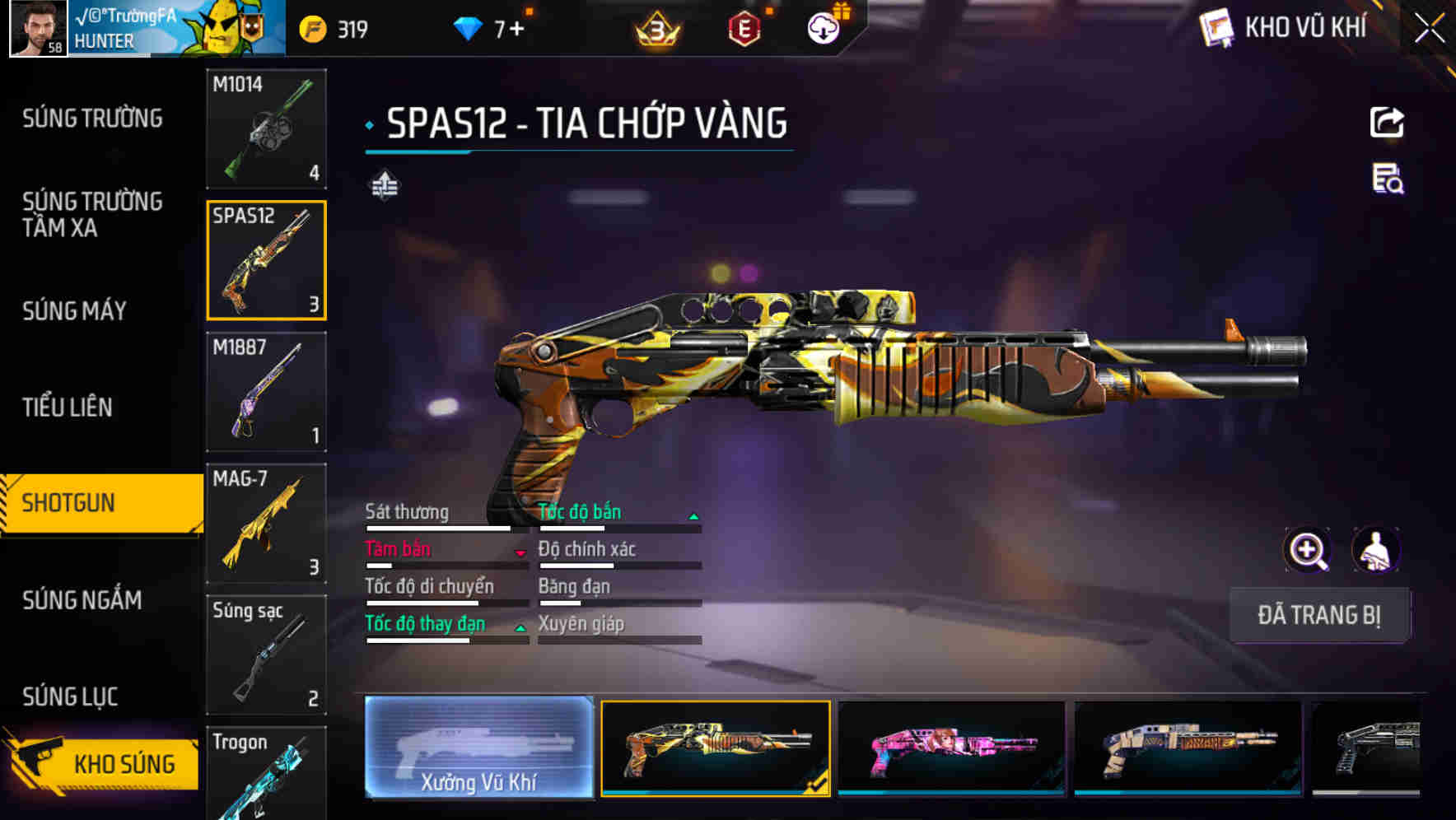Close the weapon vault screen
Screen dimensions: 1456x820
[1429, 29]
